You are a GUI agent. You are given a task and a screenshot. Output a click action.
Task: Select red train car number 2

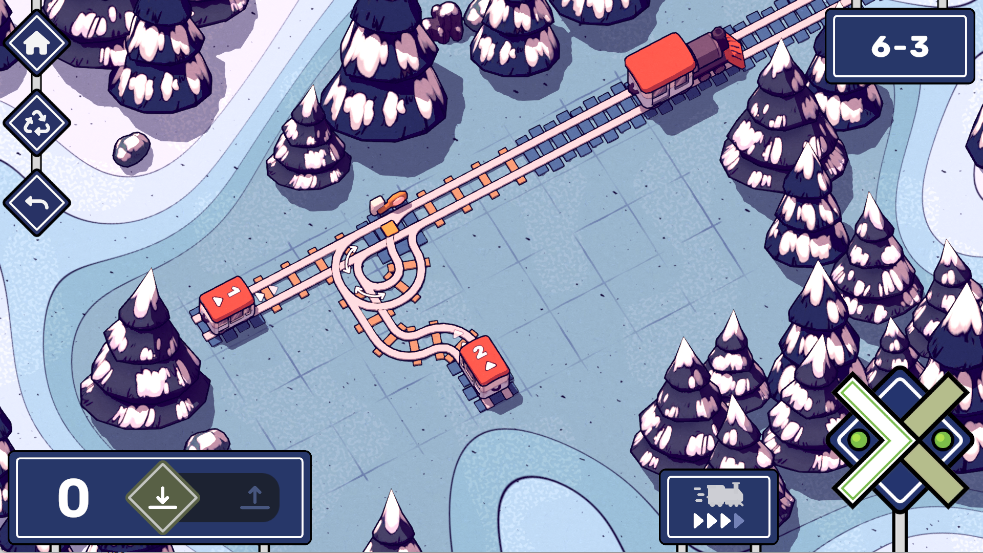click(485, 361)
